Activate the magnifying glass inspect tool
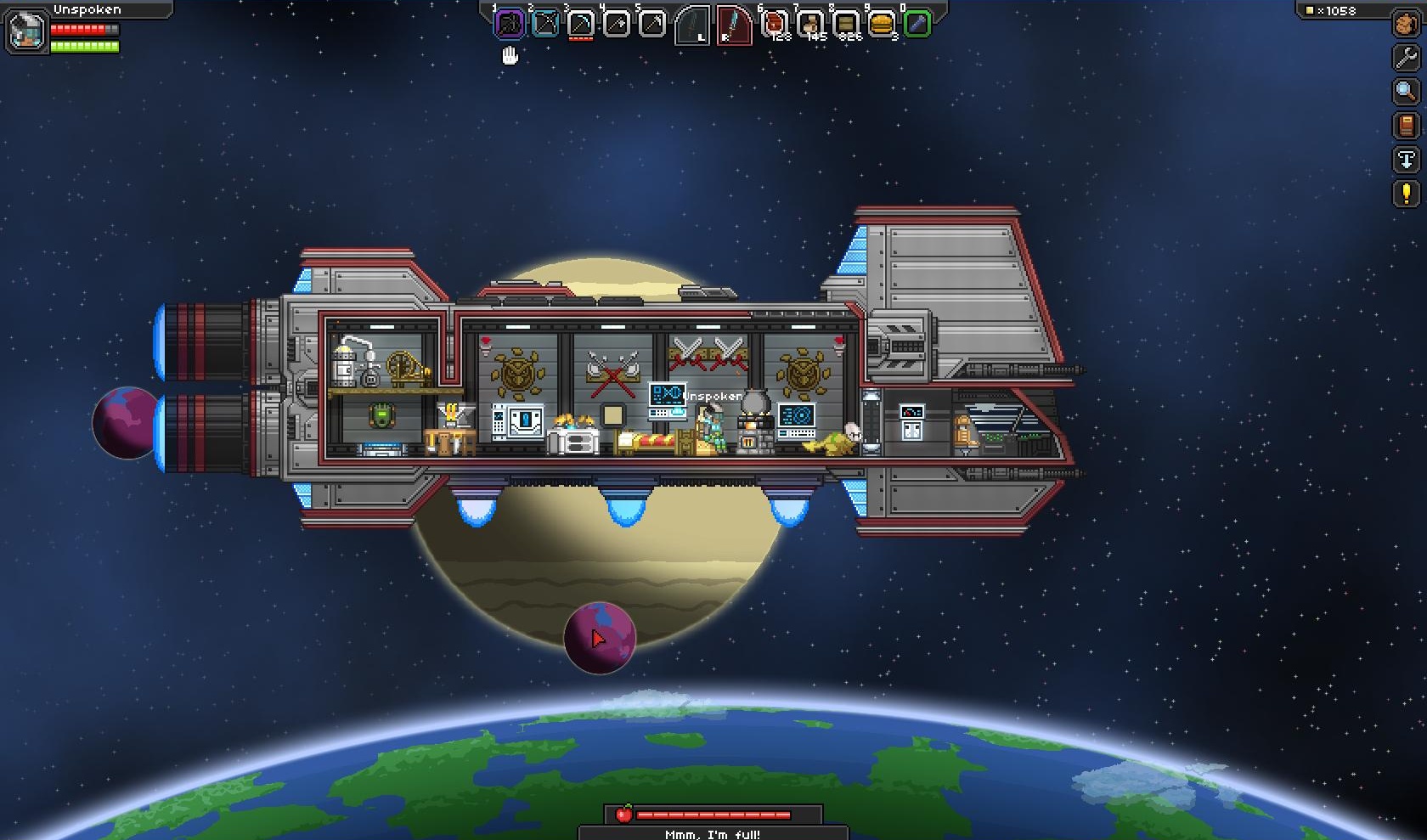The image size is (1427, 840). pyautogui.click(x=1406, y=91)
